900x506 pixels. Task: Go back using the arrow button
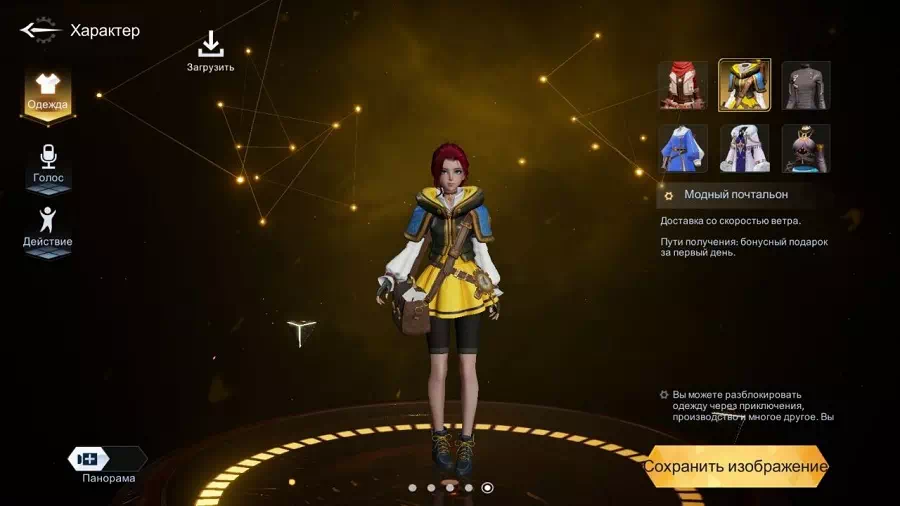point(40,30)
